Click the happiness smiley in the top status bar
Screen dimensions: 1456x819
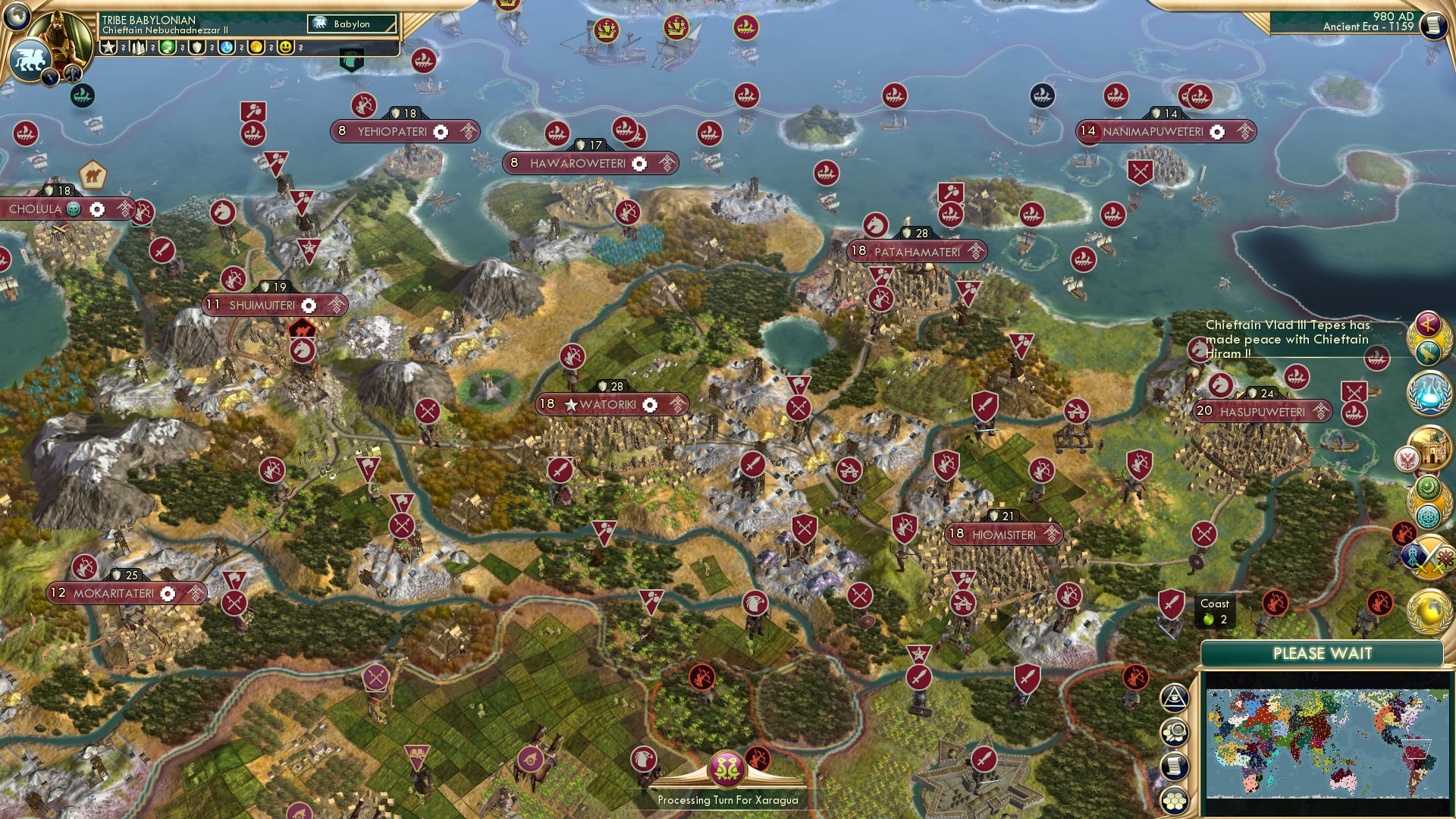click(x=286, y=48)
